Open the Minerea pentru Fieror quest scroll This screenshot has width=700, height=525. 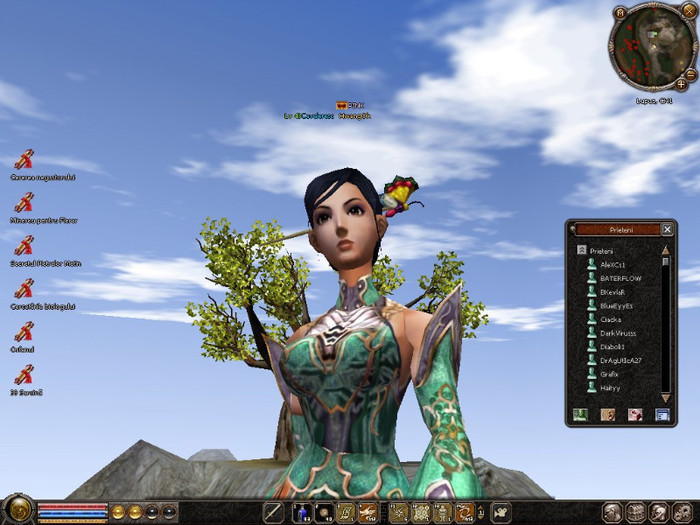pyautogui.click(x=24, y=202)
